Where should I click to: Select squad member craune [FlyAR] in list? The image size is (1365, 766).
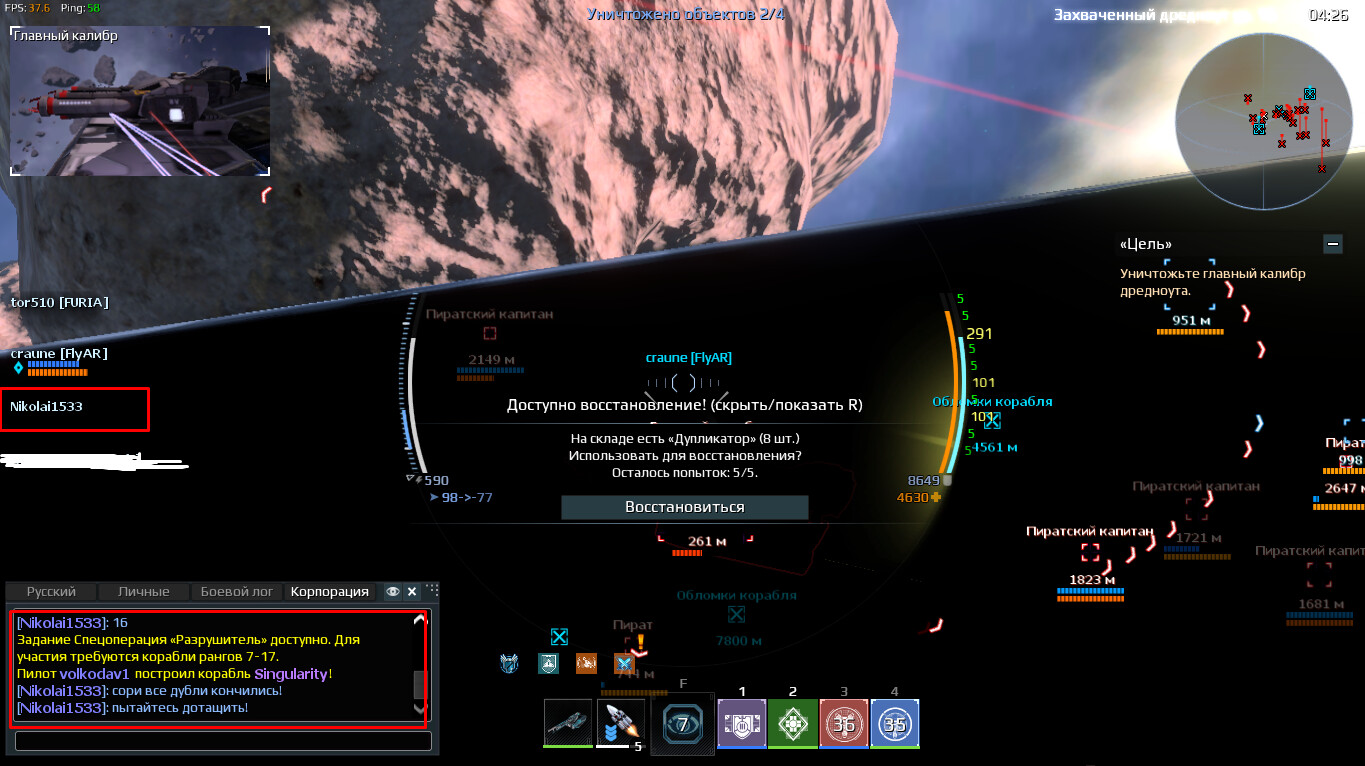tap(59, 354)
